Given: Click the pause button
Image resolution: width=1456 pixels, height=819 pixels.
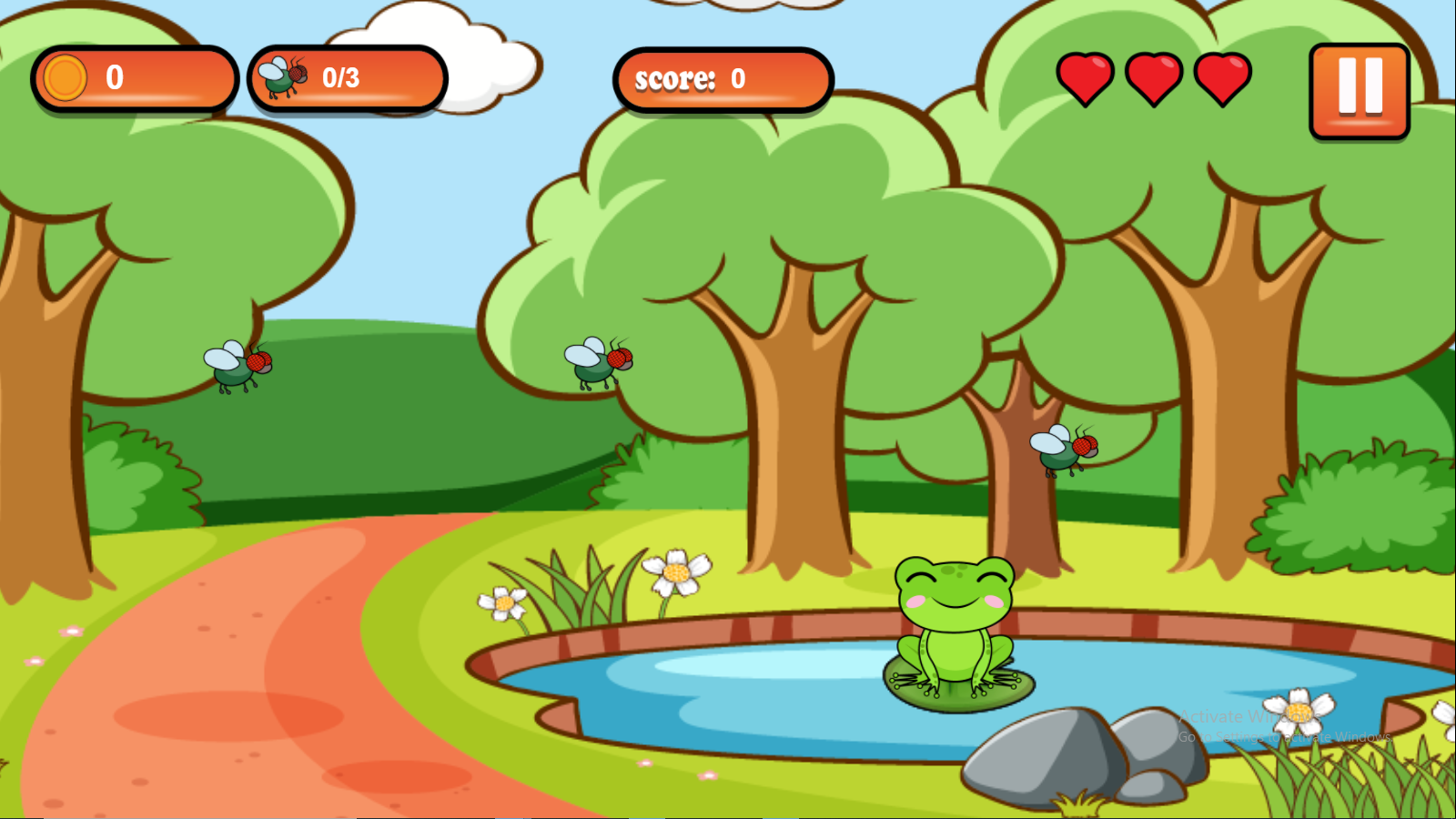Looking at the screenshot, I should [1357, 90].
